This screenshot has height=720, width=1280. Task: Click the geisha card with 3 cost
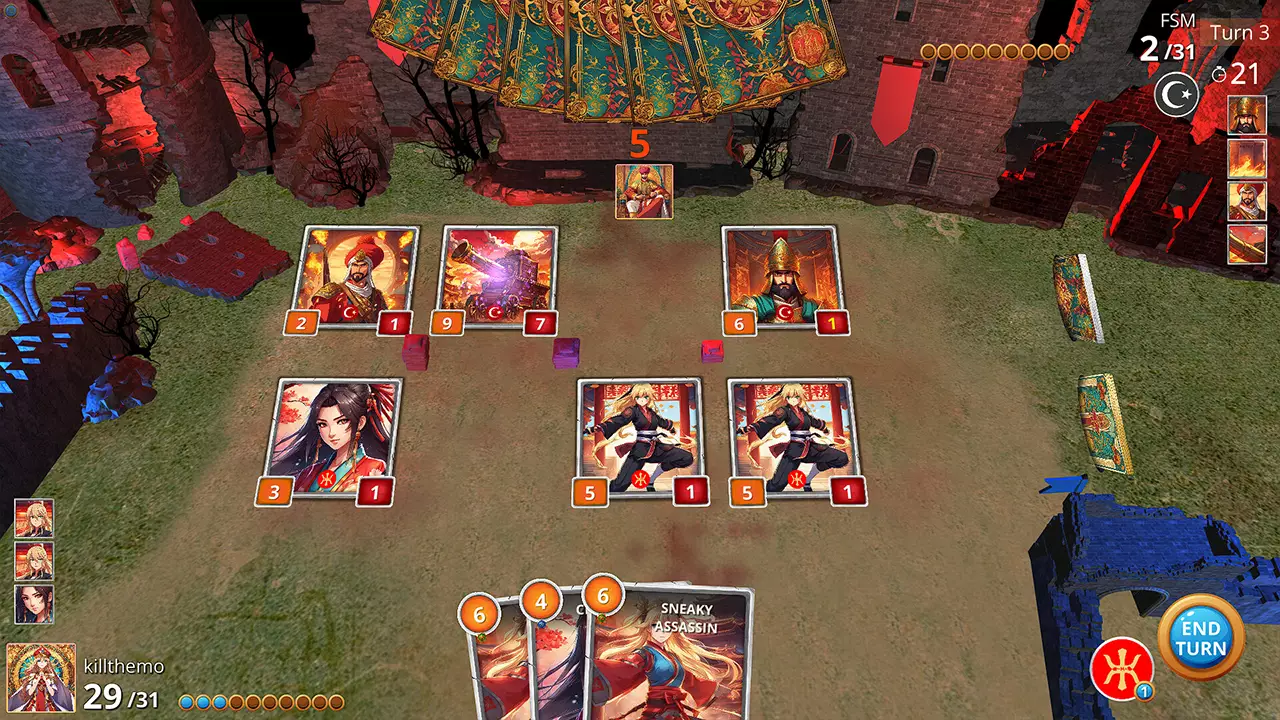click(x=345, y=435)
